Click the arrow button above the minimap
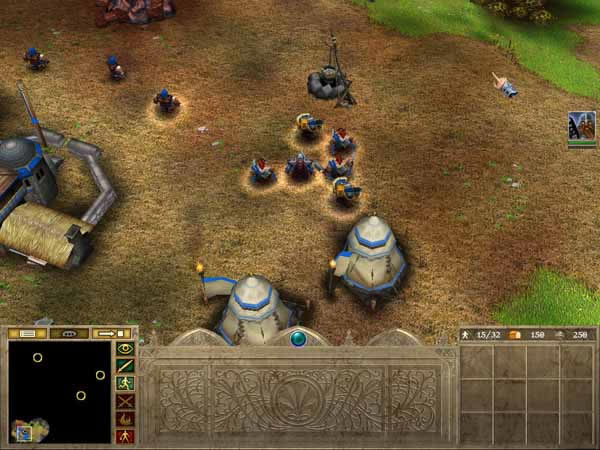 (110, 333)
